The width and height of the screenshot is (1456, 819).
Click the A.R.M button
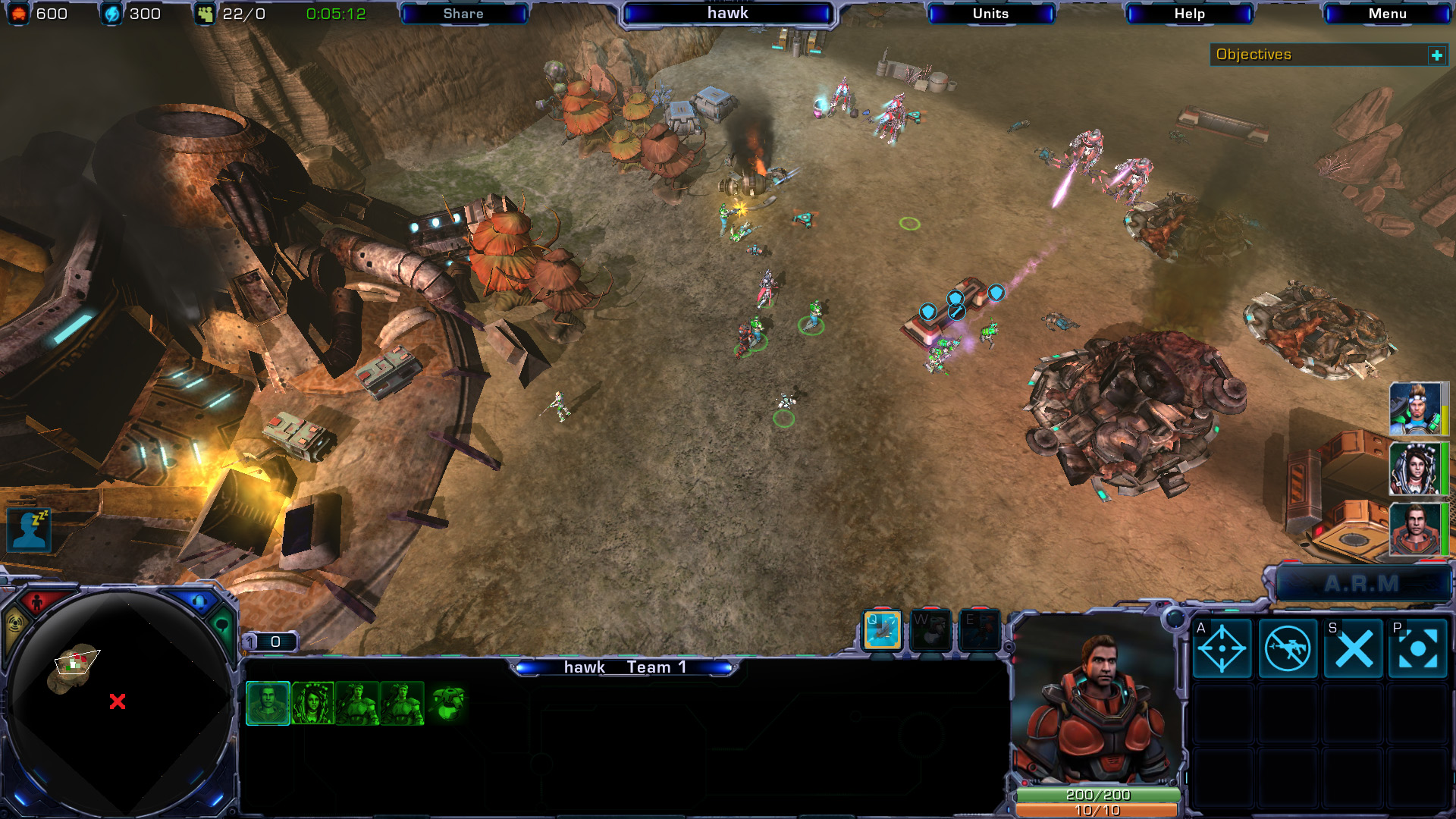[1362, 584]
